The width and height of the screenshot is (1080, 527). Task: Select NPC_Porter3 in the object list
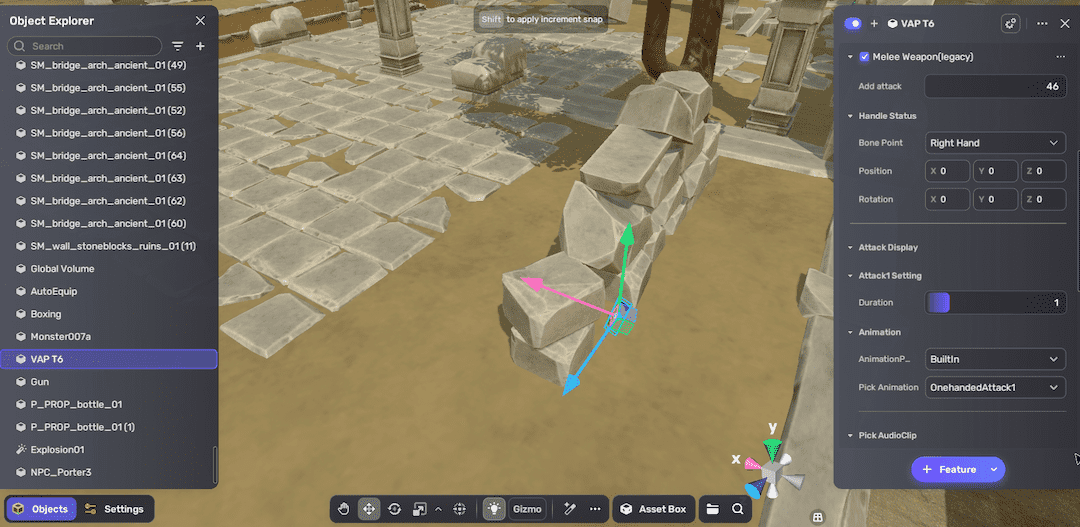click(x=61, y=472)
